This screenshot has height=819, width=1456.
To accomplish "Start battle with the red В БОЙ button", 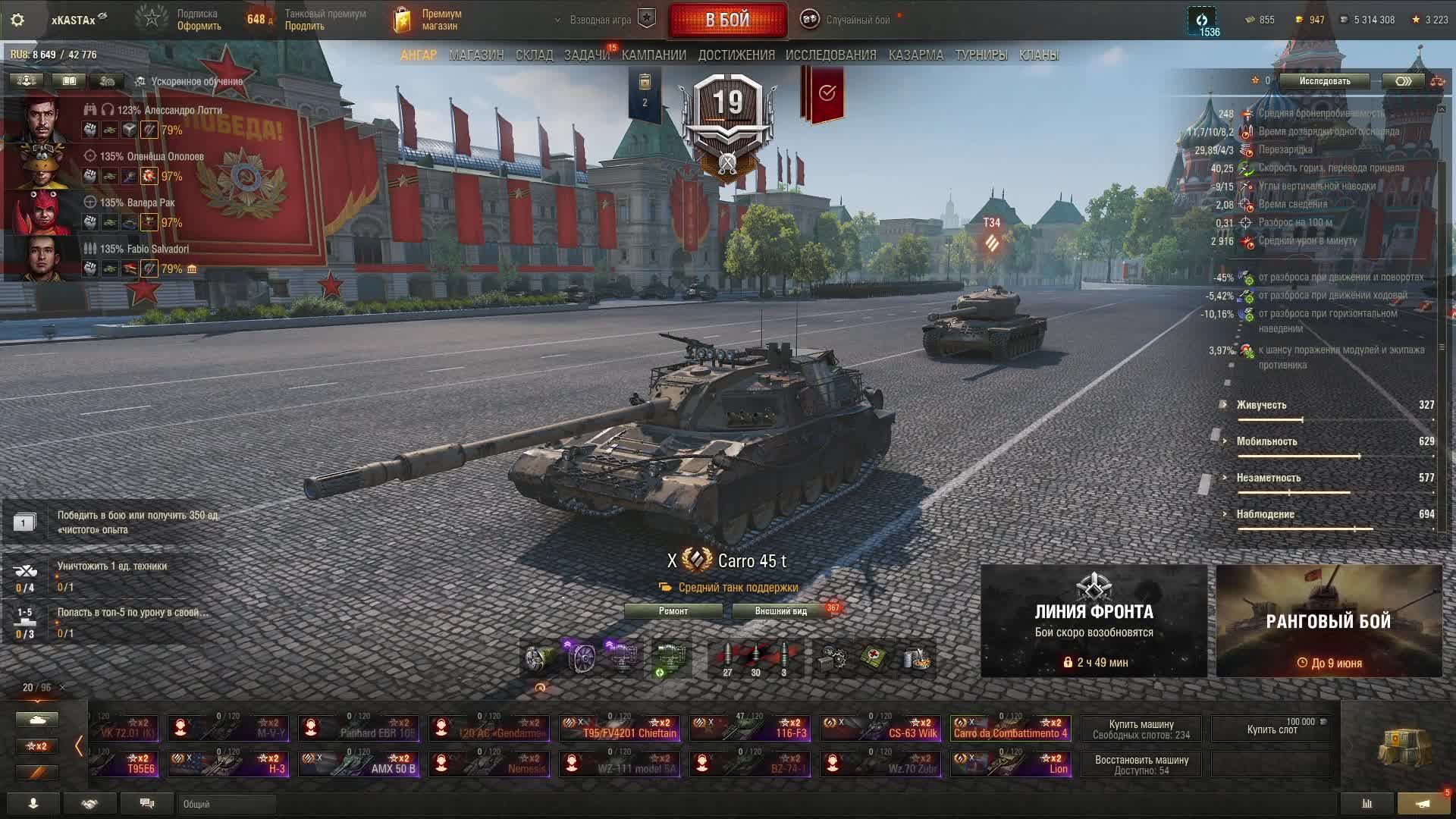I will click(727, 20).
